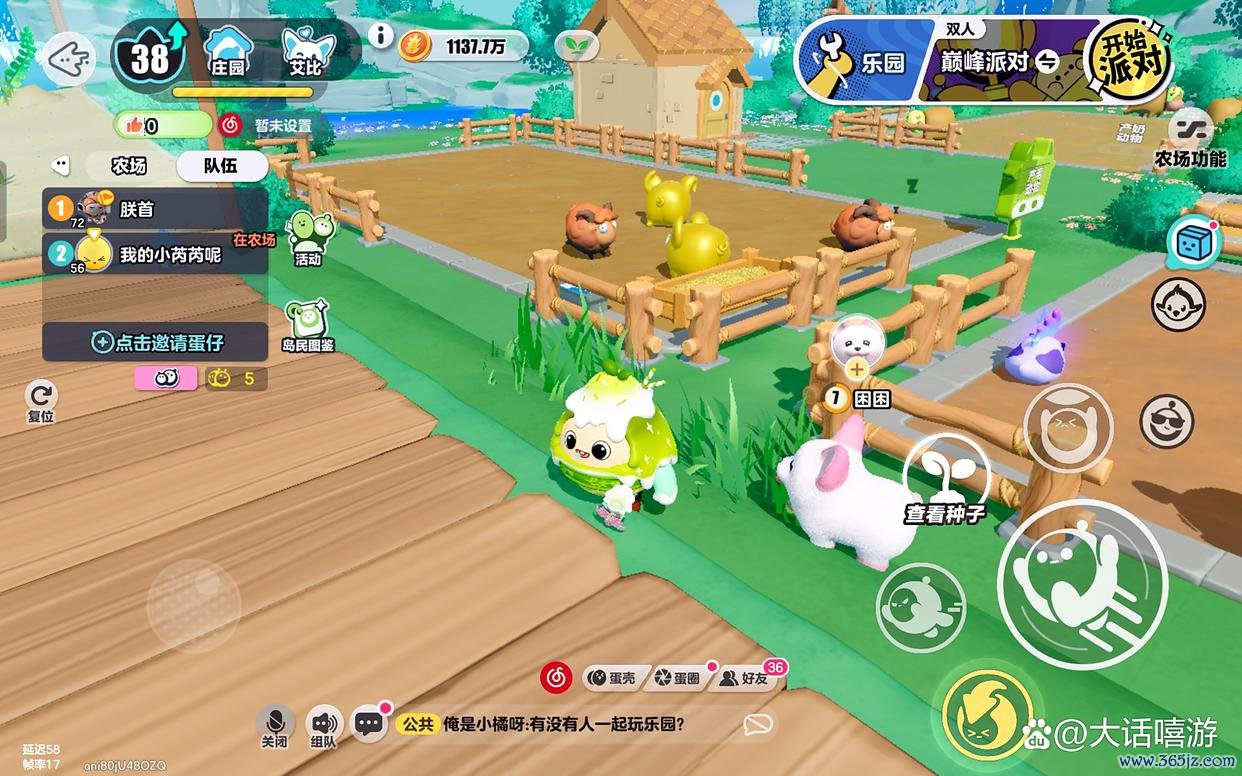
Task: Open 农场功能 farm functions
Action: point(1190,139)
